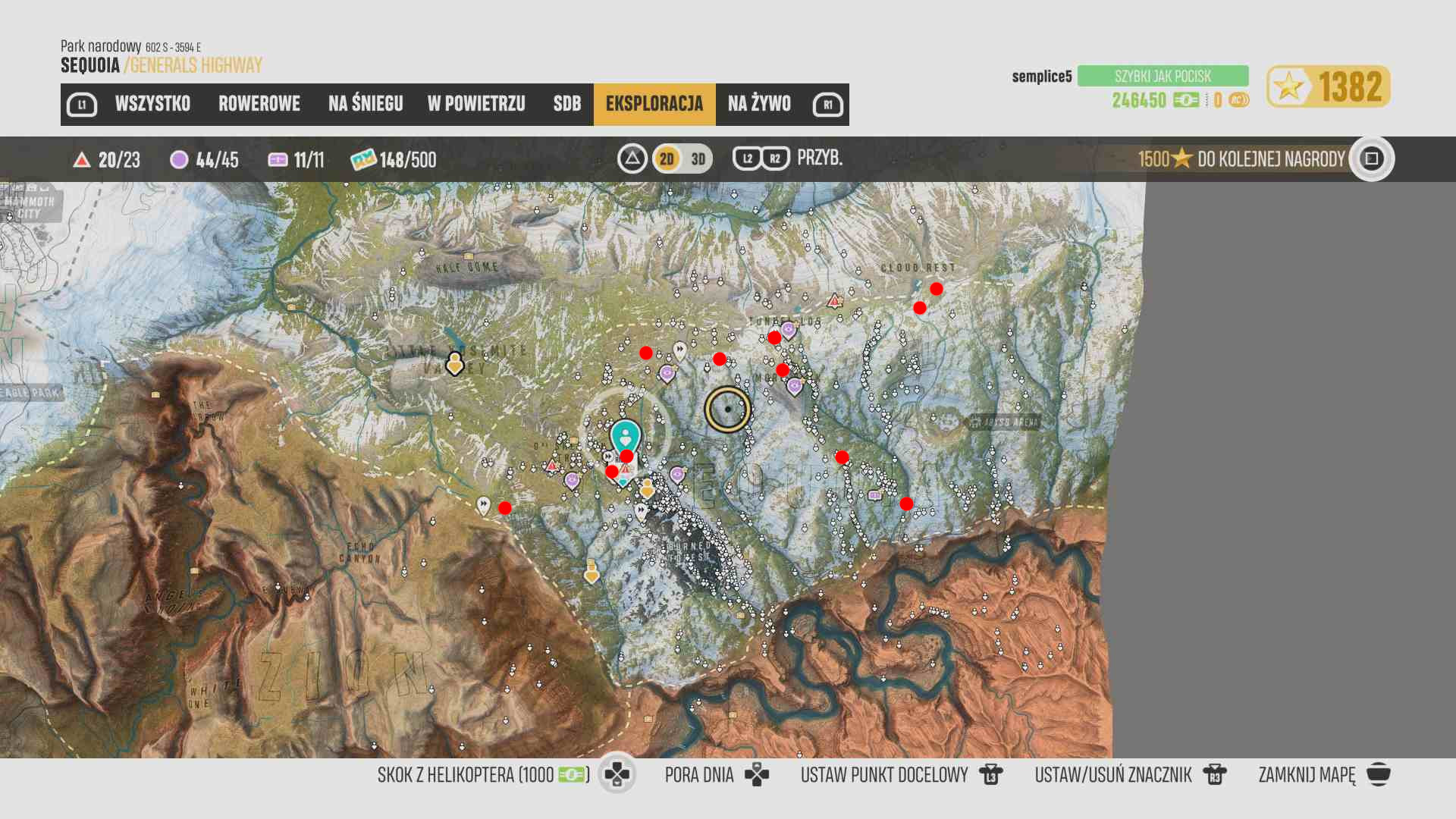The width and height of the screenshot is (1456, 819).
Task: Choose the Mammoth City map label
Action: point(30,206)
